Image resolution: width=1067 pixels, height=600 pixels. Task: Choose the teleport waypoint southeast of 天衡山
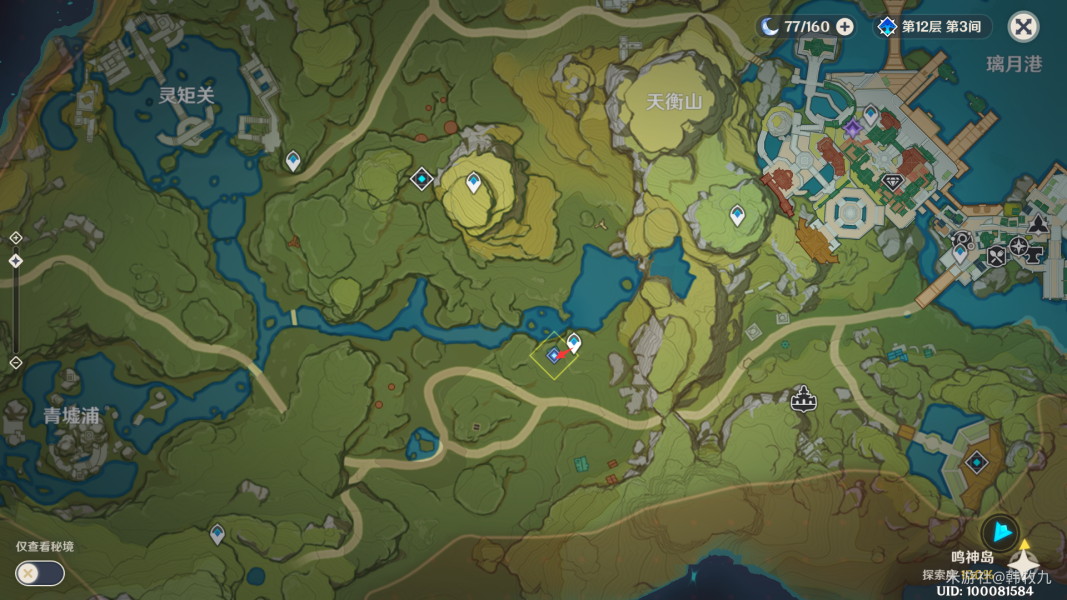pos(737,214)
